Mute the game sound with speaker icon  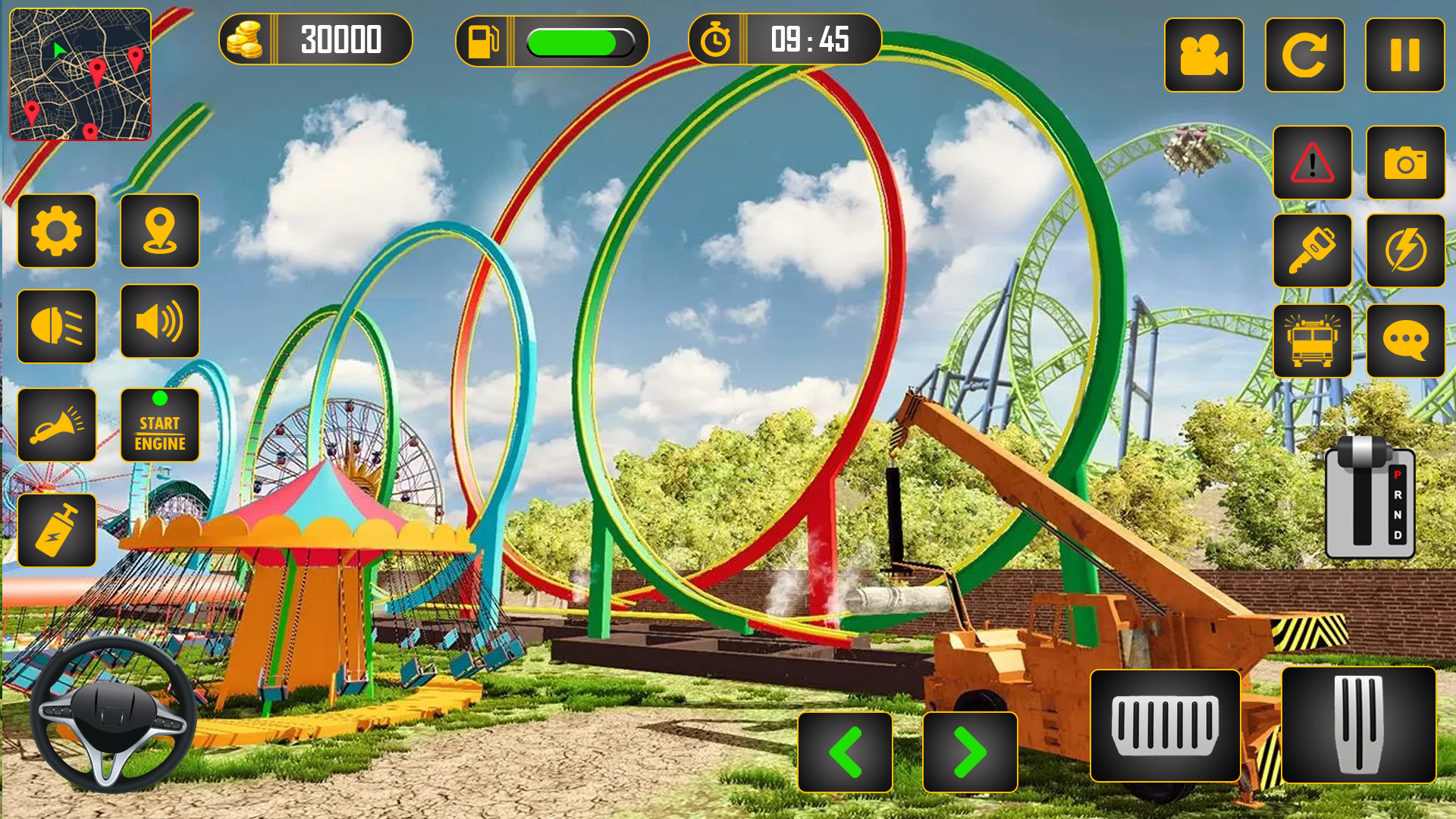160,322
